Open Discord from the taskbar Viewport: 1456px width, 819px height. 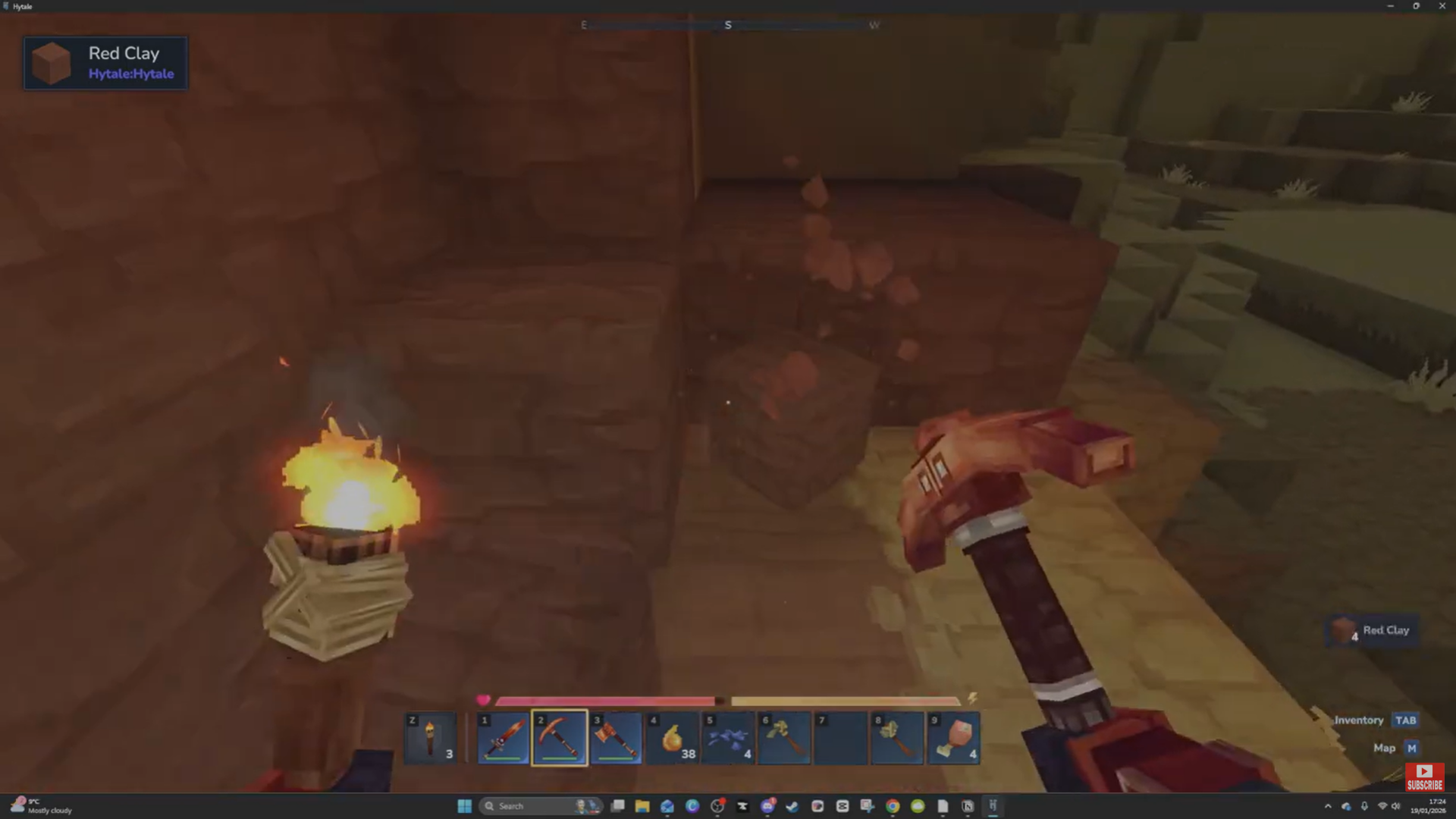767,806
